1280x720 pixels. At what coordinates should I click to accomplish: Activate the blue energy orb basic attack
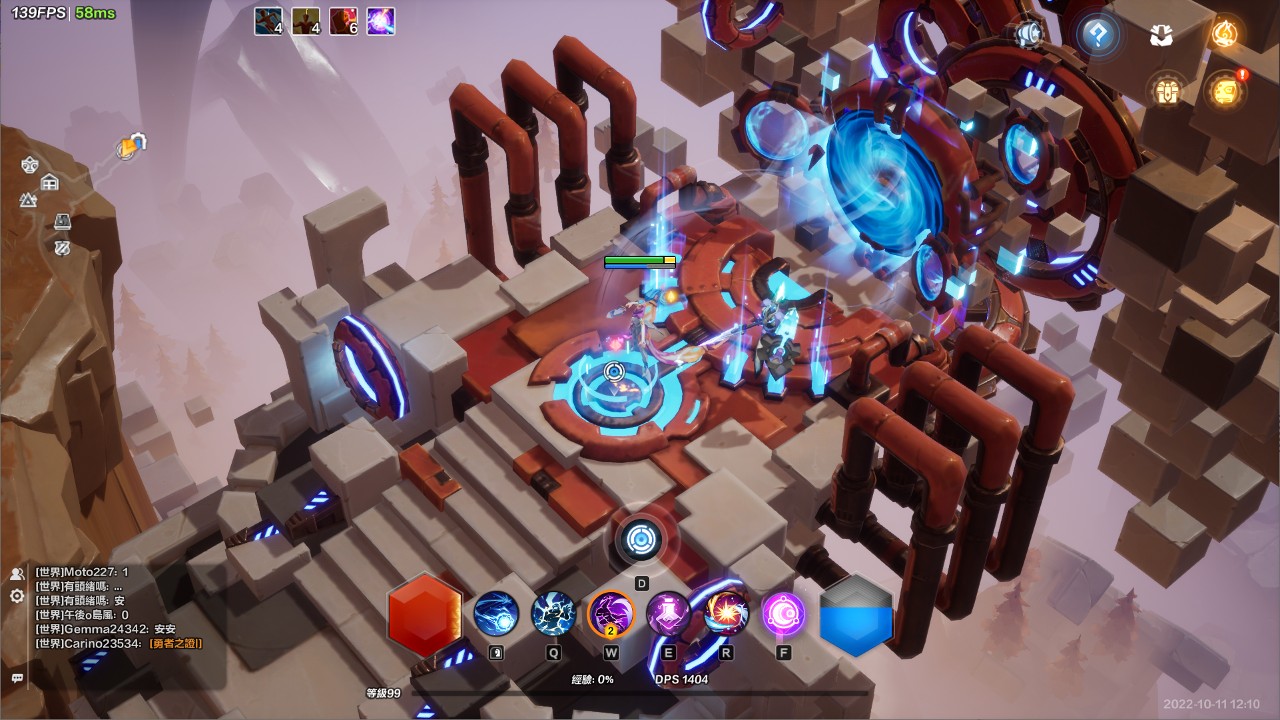(x=496, y=613)
